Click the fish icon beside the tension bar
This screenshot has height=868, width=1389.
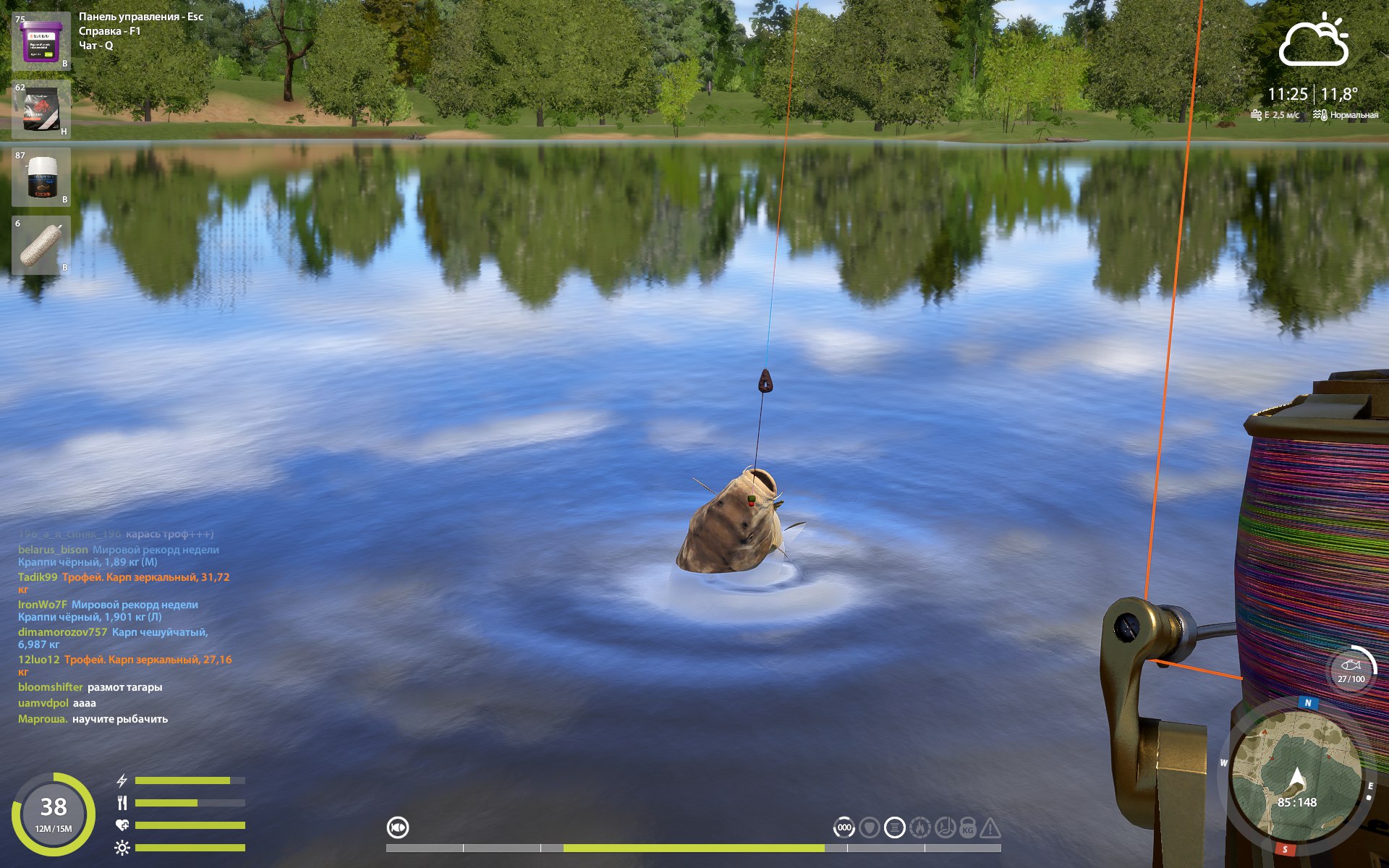398,827
